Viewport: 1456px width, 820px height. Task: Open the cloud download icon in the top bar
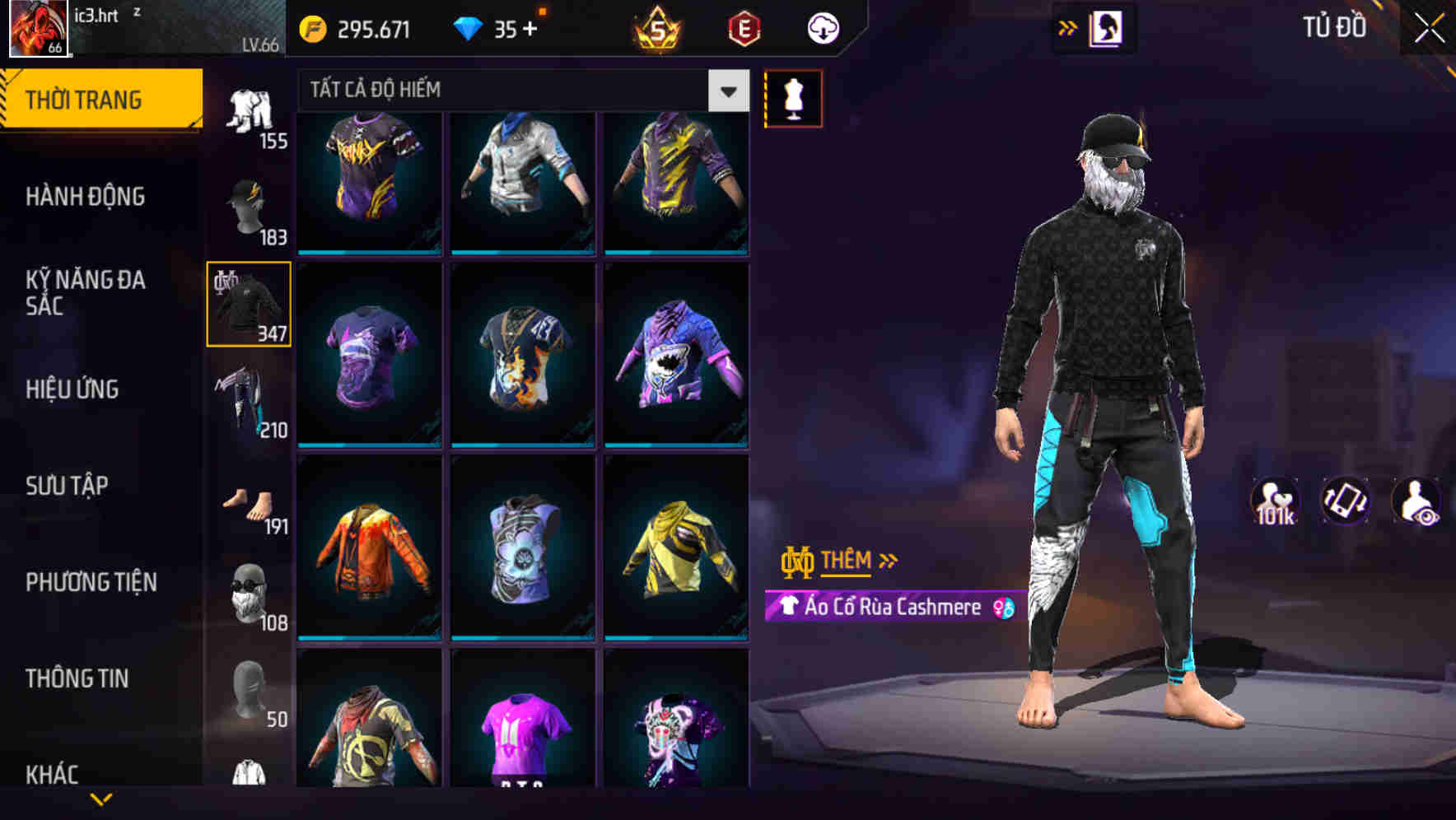822,27
